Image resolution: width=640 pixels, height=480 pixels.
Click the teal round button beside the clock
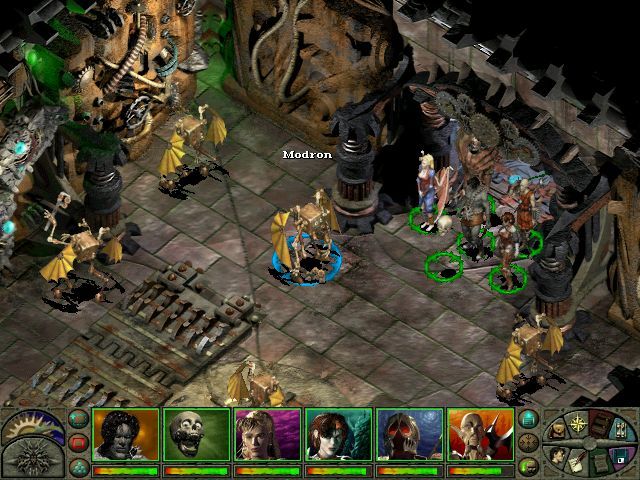pos(78,419)
